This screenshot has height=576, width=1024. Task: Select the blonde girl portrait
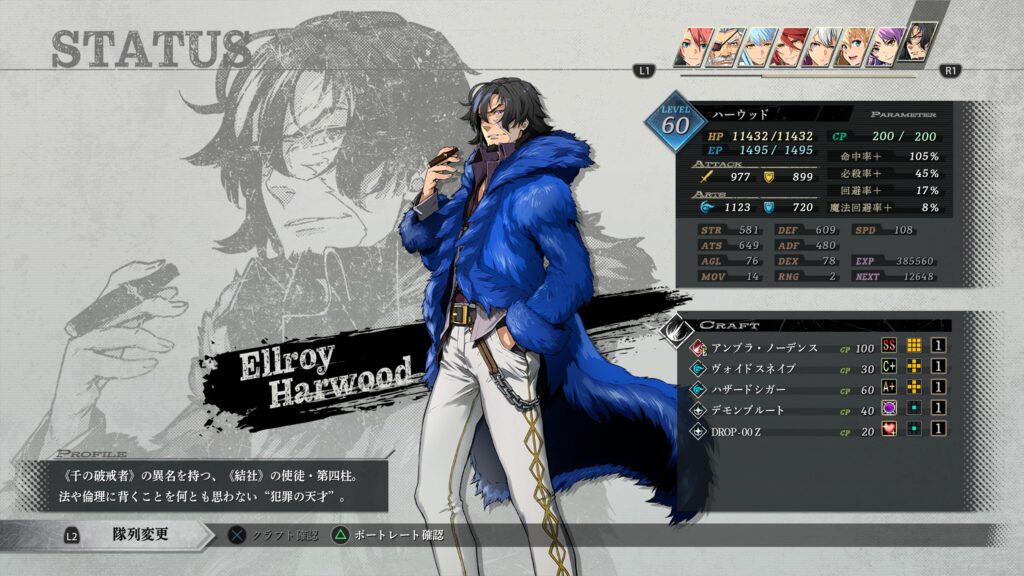click(853, 48)
